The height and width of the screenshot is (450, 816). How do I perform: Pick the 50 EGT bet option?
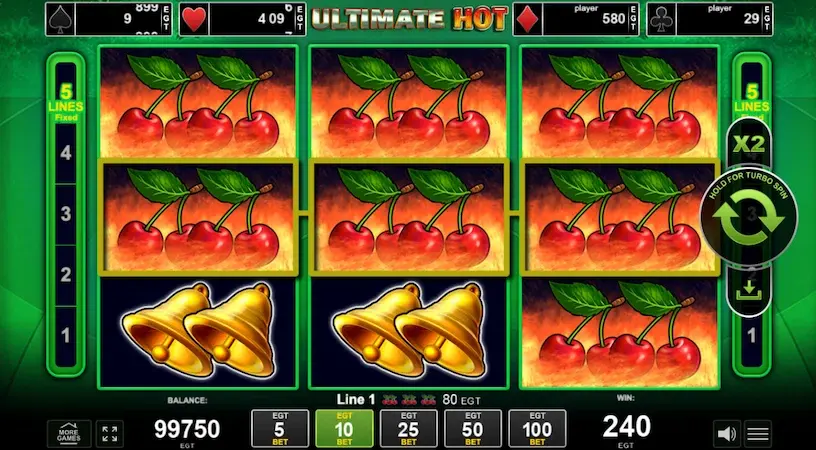[472, 428]
